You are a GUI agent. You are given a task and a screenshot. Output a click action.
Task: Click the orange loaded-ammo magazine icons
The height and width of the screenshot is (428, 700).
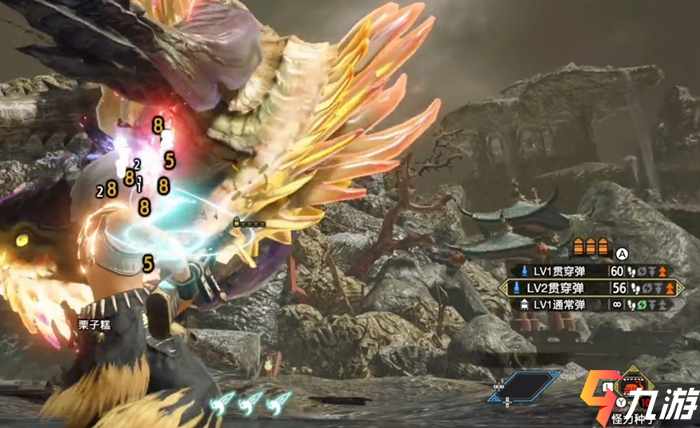click(x=590, y=247)
